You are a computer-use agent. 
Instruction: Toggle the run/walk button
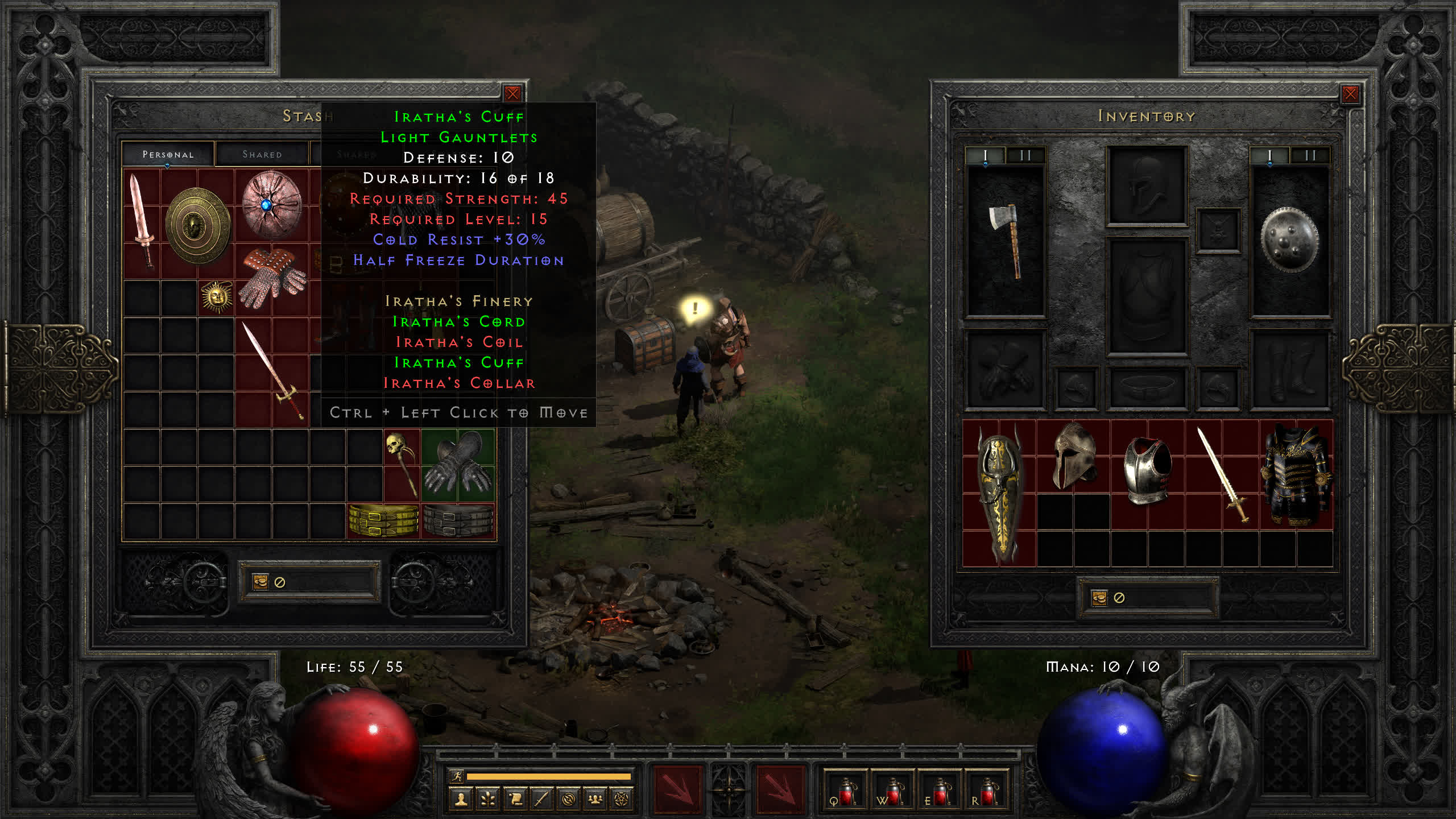click(x=457, y=776)
